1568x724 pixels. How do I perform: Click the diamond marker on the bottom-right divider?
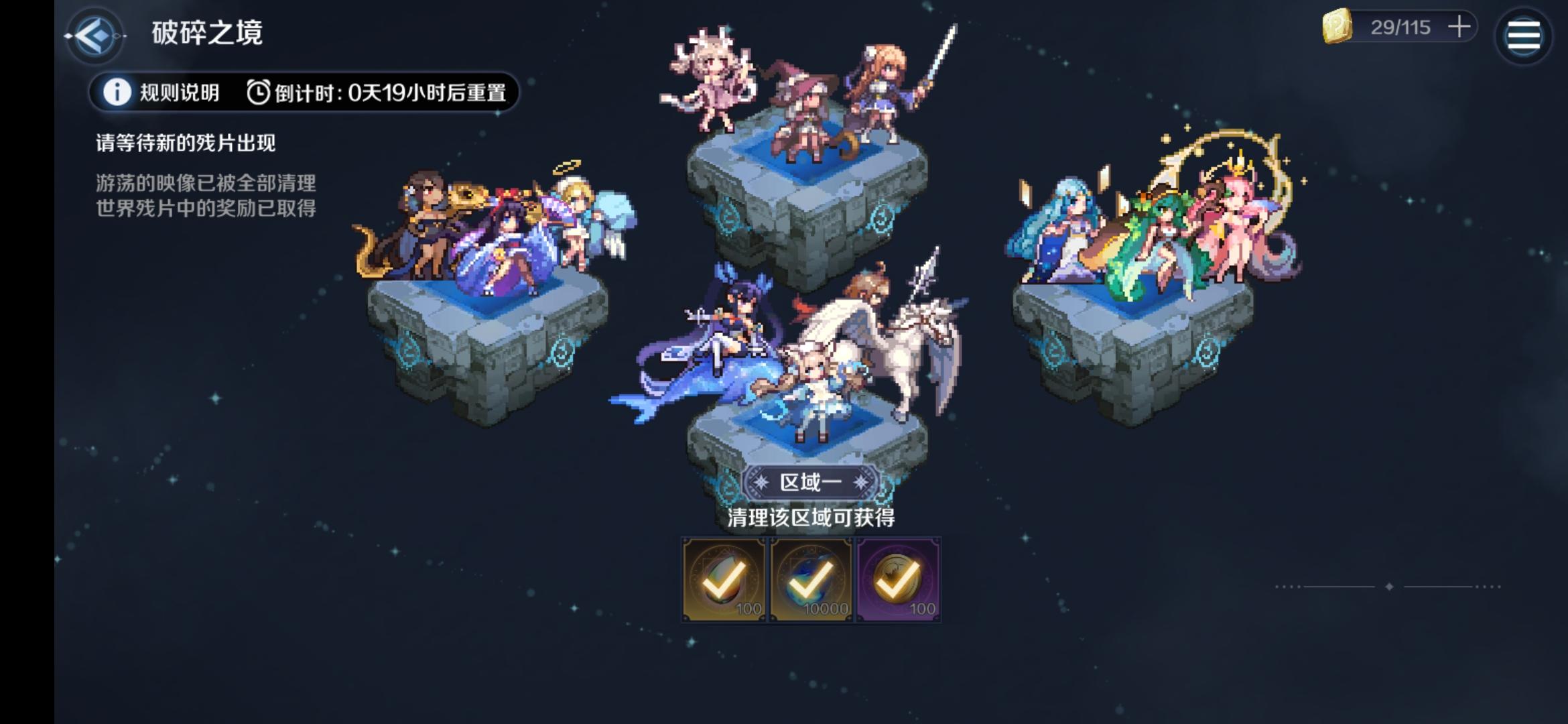(1389, 587)
